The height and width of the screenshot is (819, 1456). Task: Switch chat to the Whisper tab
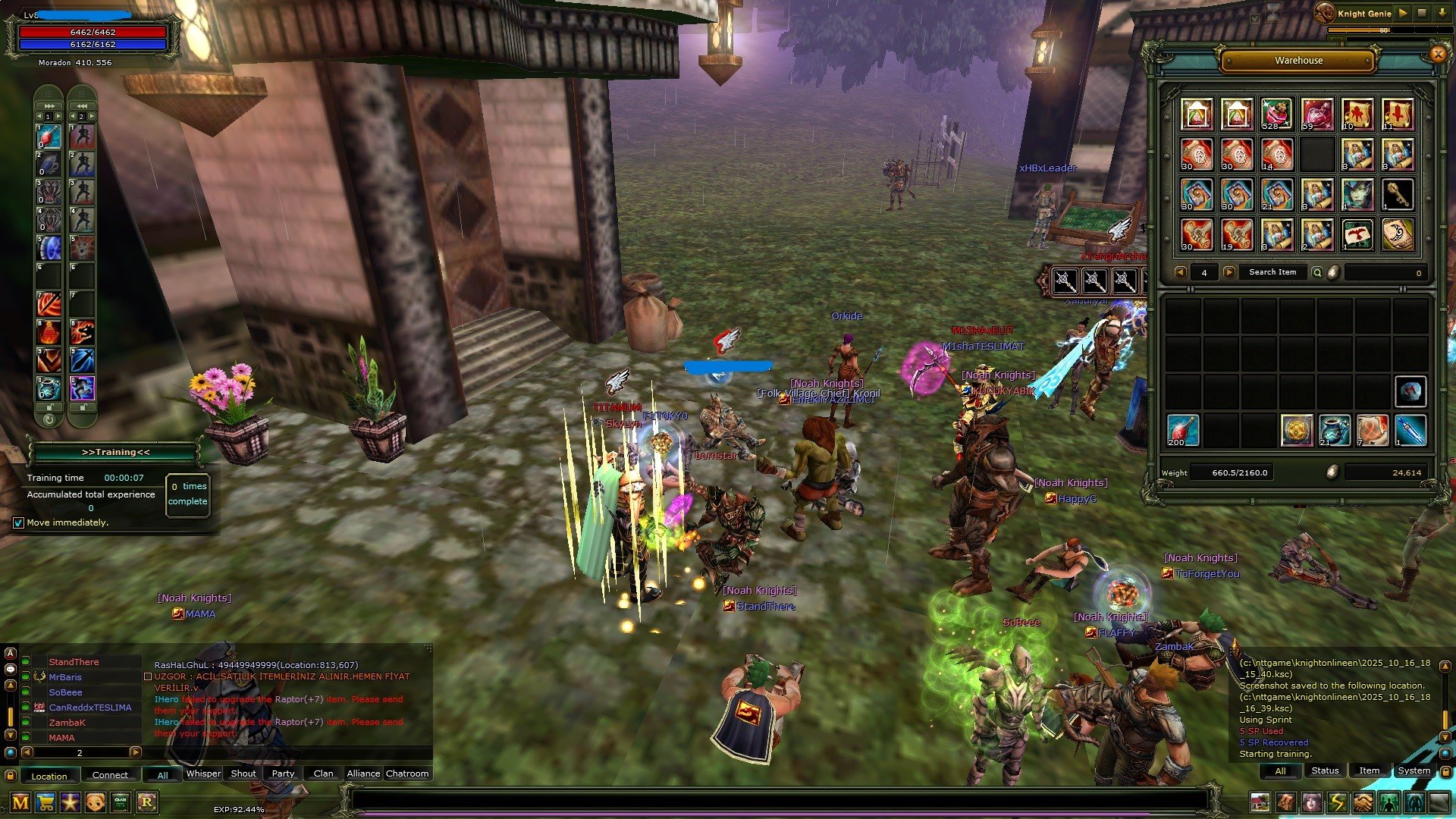click(x=203, y=773)
